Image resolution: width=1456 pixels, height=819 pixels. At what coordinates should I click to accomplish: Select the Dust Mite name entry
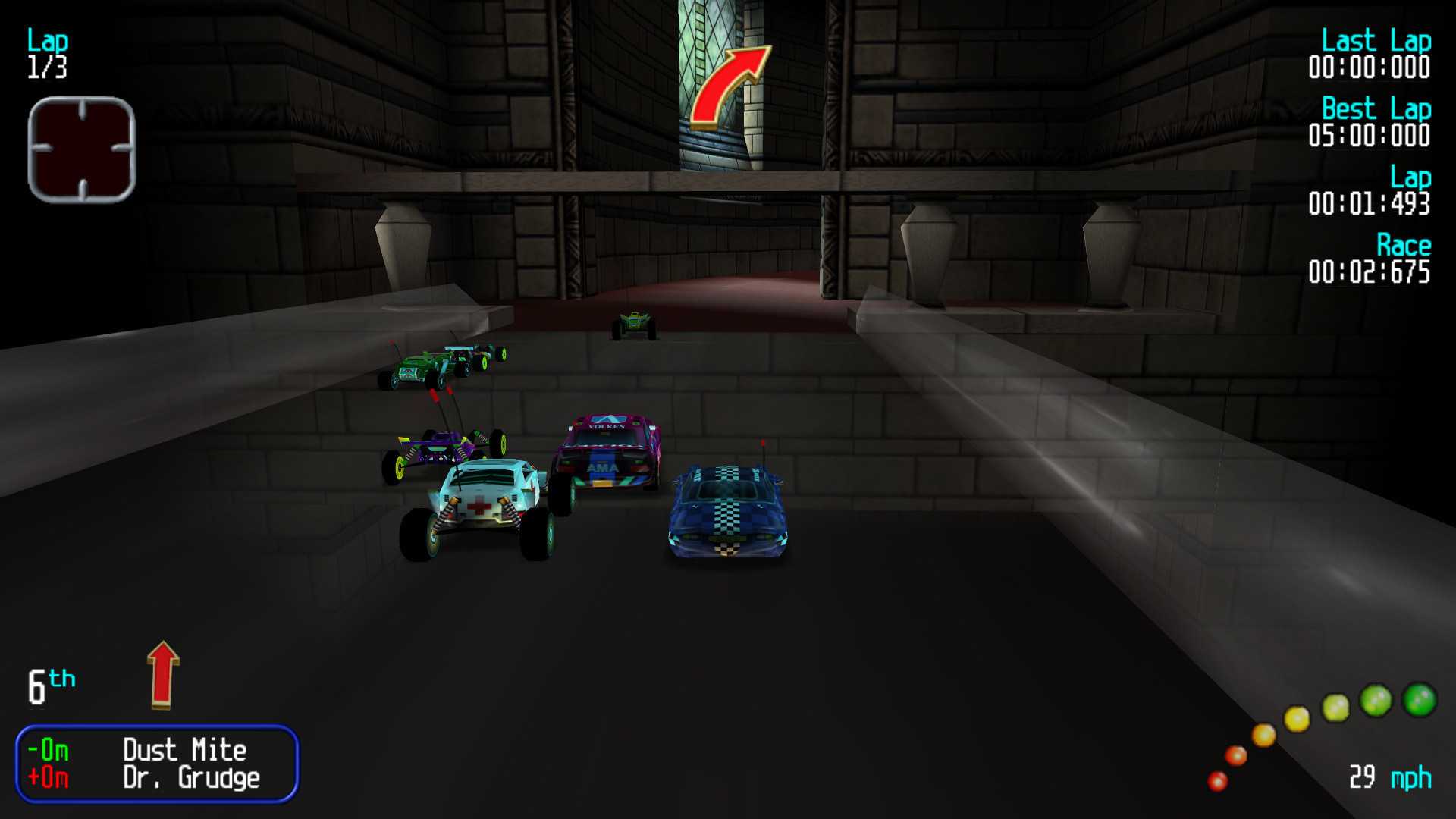(x=184, y=750)
